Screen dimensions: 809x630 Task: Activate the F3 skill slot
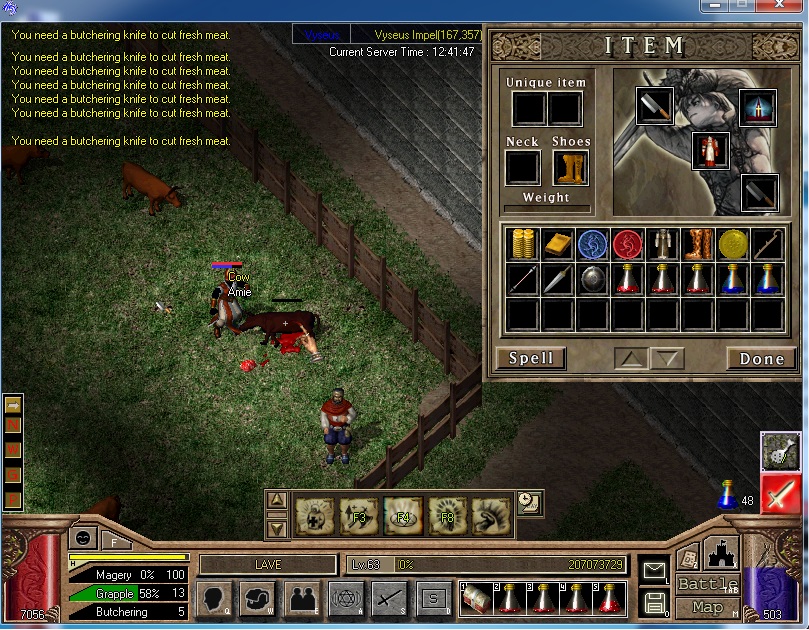[x=359, y=516]
